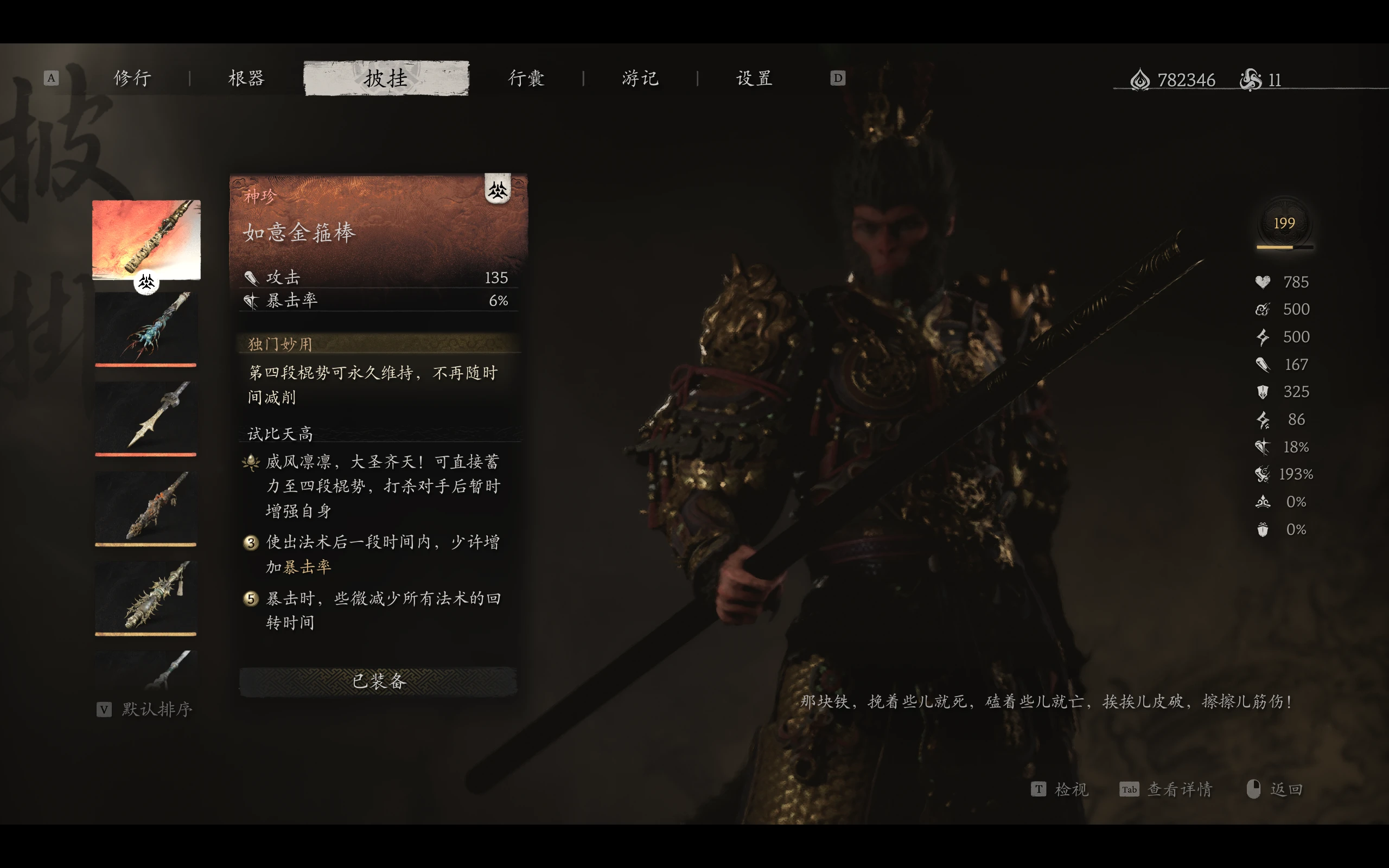Select the pale spear-tipped weapon
This screenshot has width=1389, height=868.
(x=146, y=417)
